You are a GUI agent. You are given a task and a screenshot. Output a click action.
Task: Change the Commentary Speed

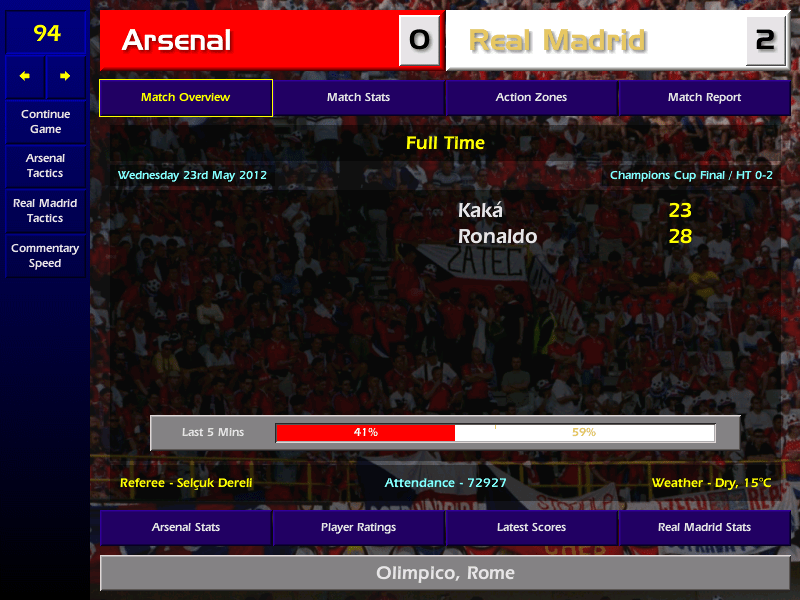pyautogui.click(x=45, y=256)
